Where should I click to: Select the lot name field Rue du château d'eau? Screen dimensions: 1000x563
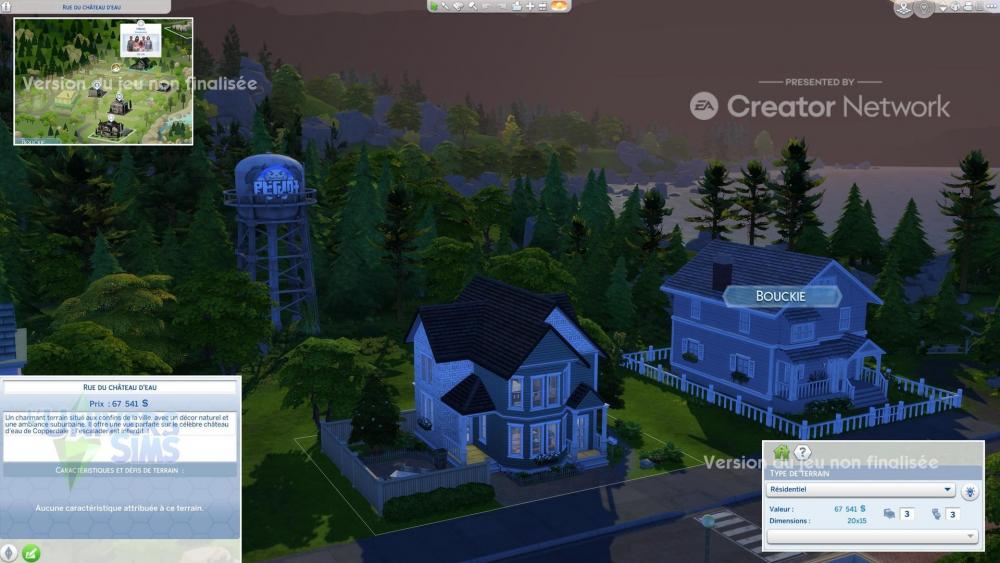[120, 387]
